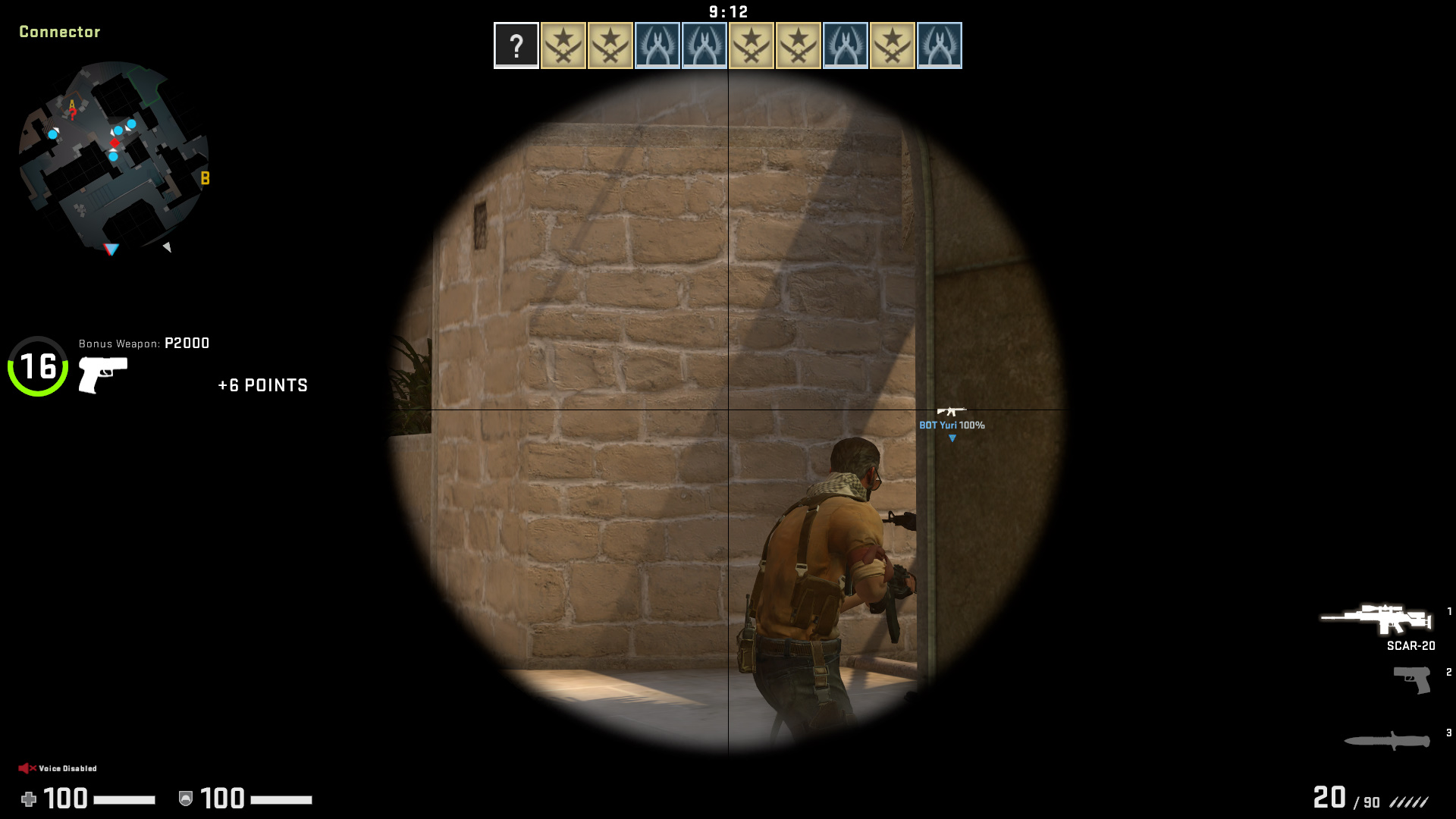Click the last CT avatar on the right
This screenshot has height=819, width=1456.
tap(940, 45)
